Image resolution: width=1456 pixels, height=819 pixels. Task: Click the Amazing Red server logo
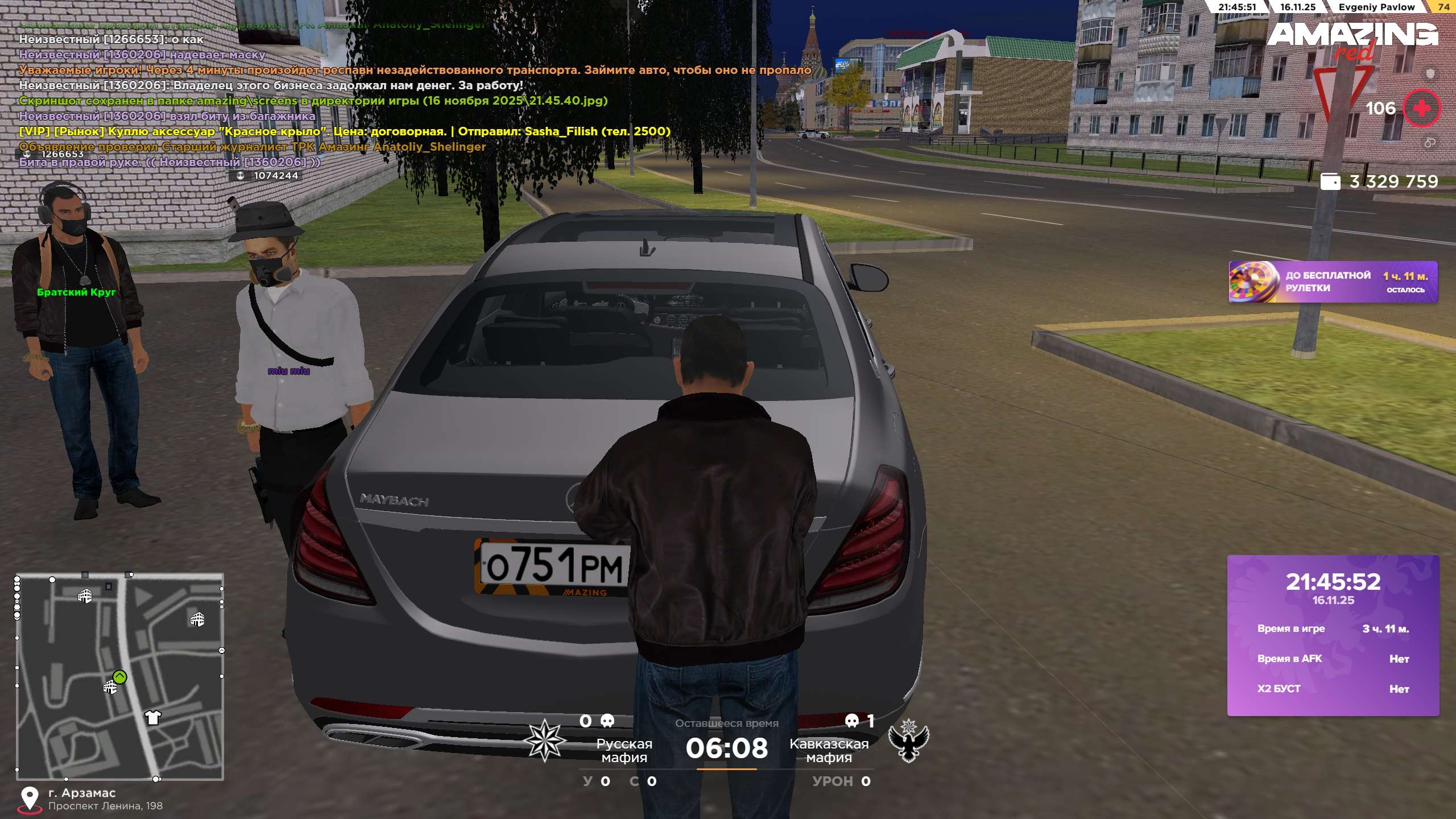point(1352,40)
